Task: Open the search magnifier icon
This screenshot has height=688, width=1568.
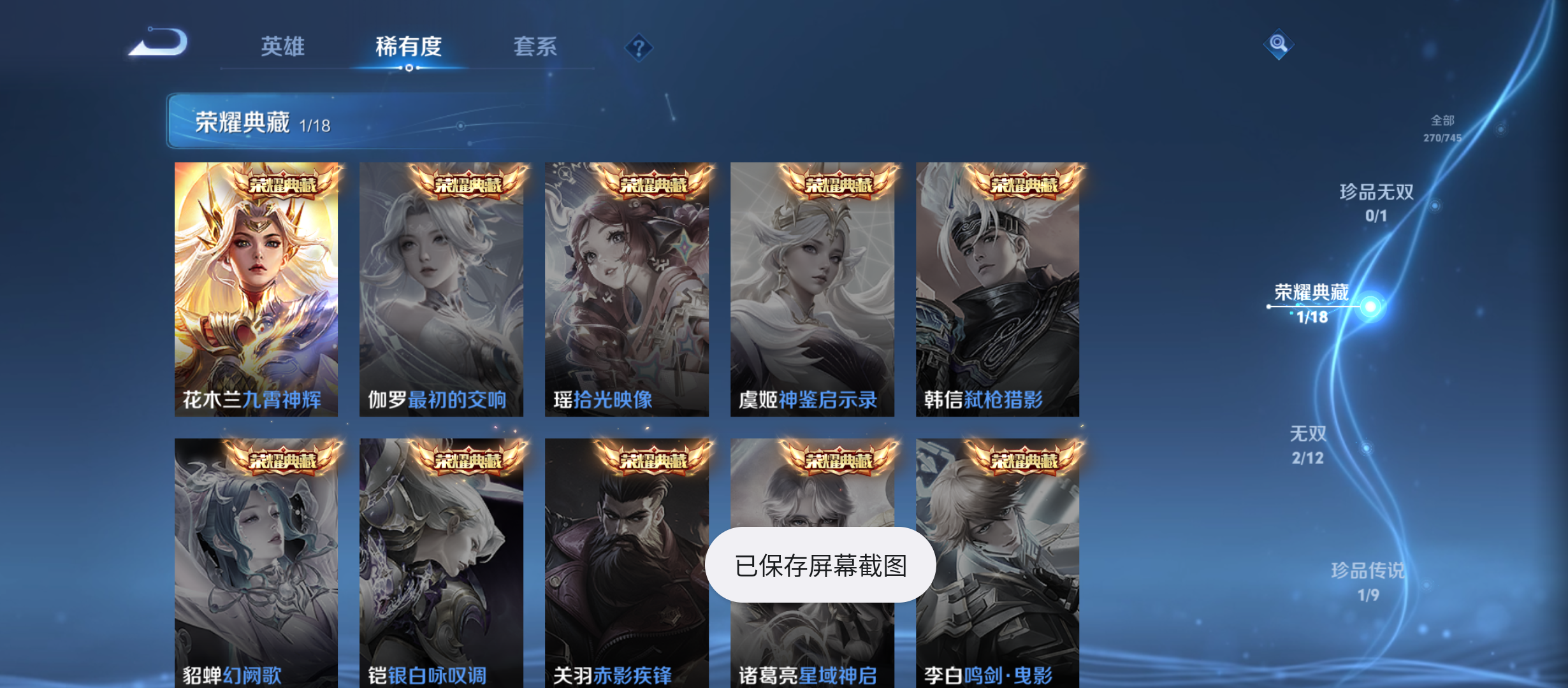Action: (1279, 45)
